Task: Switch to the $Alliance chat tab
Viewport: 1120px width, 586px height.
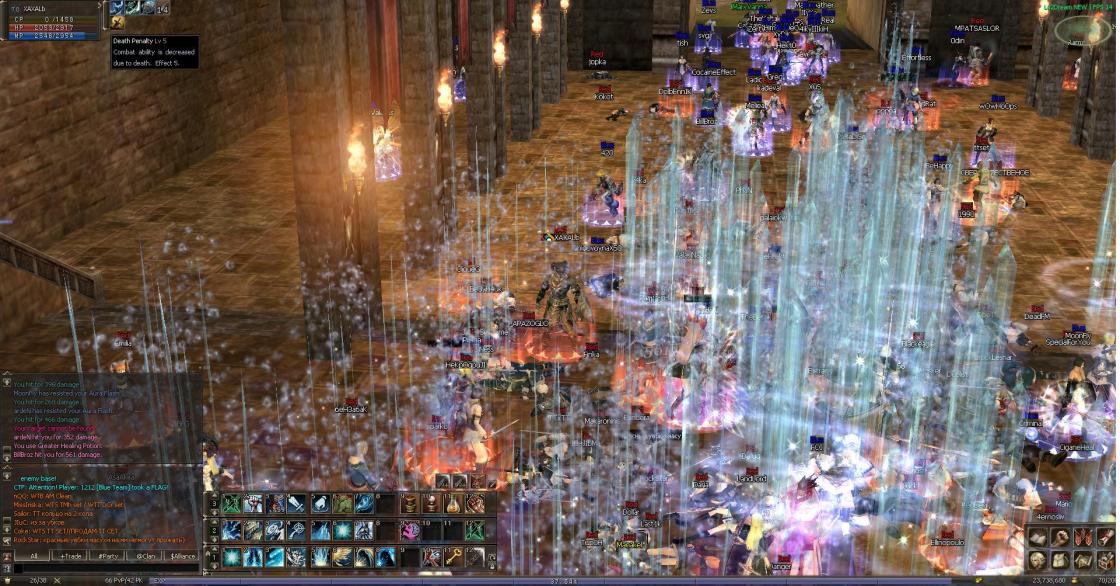Action: pos(183,555)
